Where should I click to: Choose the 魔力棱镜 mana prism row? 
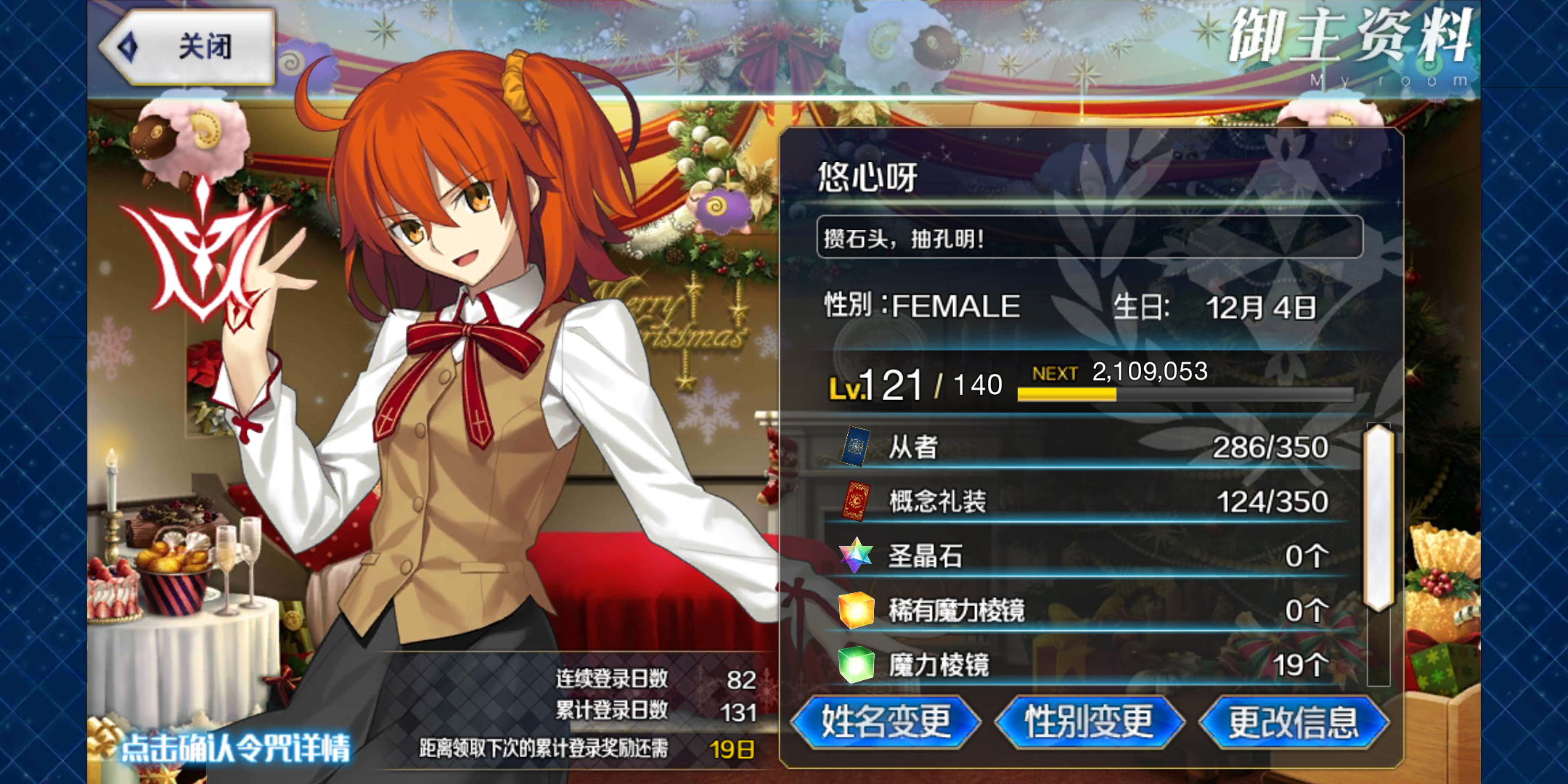[x=1085, y=664]
